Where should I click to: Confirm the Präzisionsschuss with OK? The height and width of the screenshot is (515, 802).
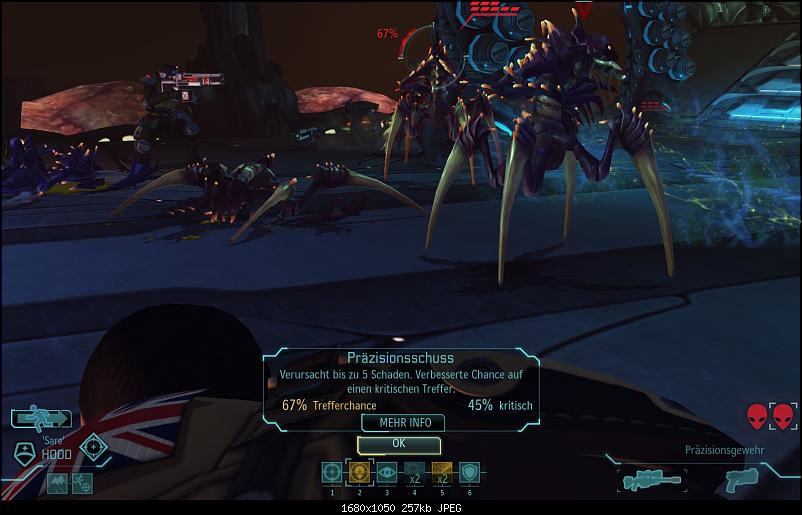click(x=398, y=443)
